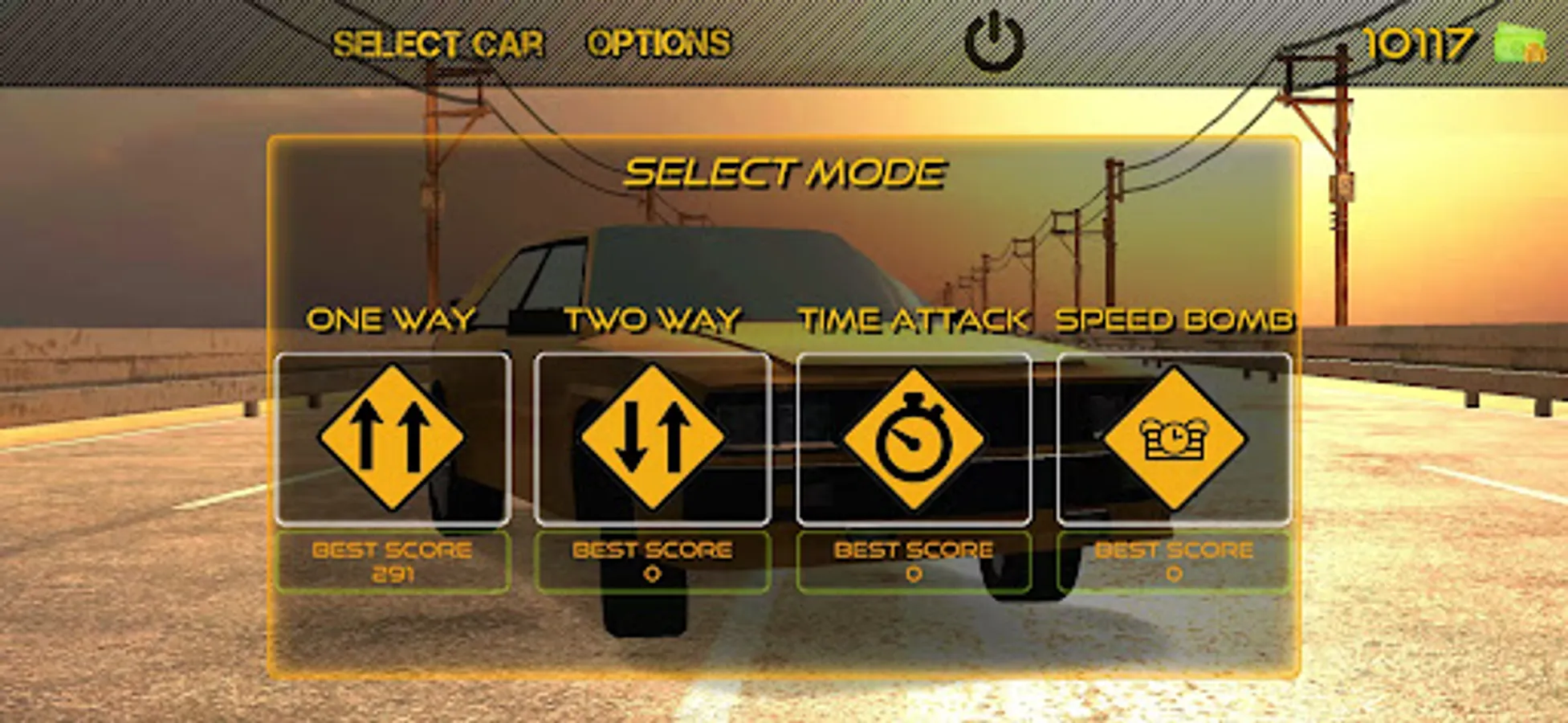The height and width of the screenshot is (723, 1568).
Task: Tap the SPEED BOMB heading text
Action: click(1175, 321)
